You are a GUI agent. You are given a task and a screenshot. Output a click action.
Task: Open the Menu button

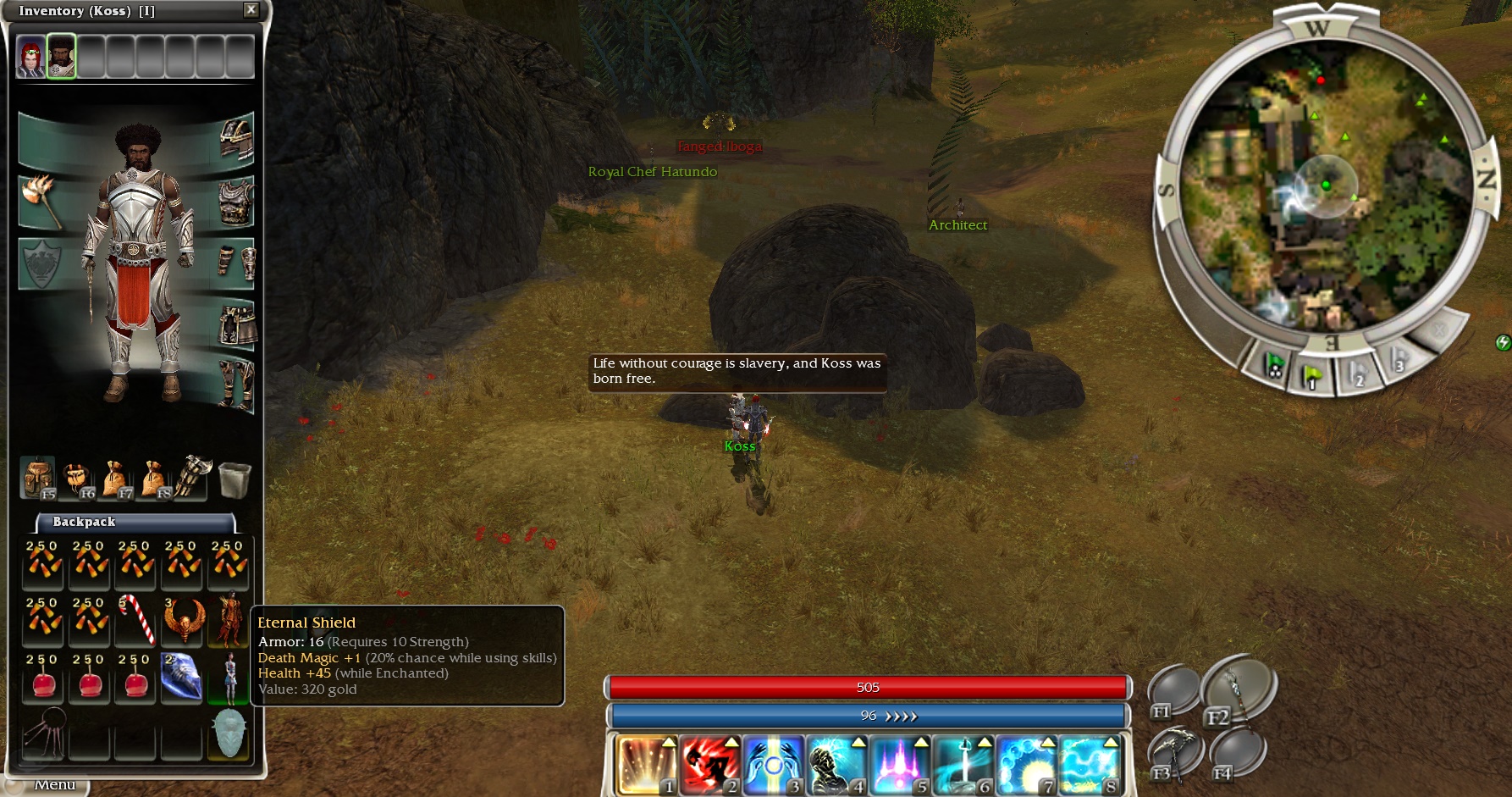(54, 785)
